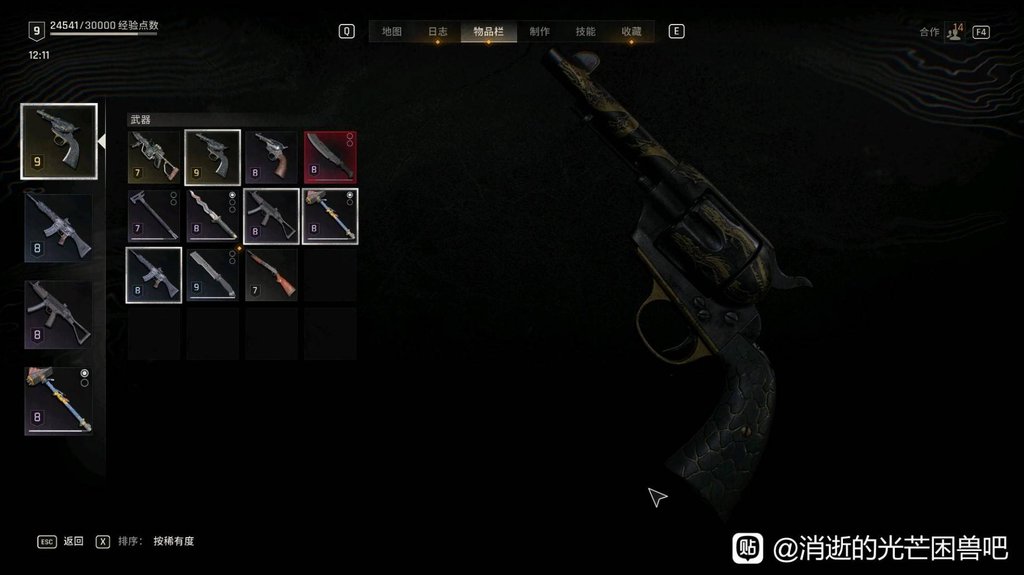Select the wavy-bladed sword slot
Viewport: 1024px width, 575px height.
[212, 216]
